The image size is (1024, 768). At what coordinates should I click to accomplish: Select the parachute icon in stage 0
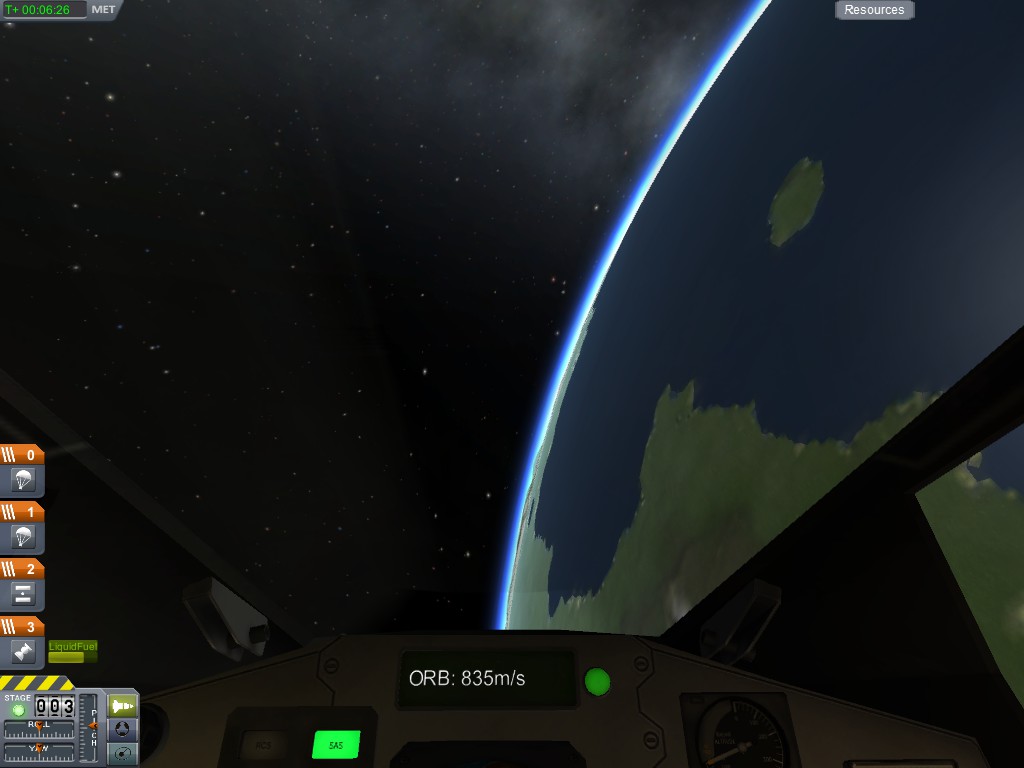23,480
